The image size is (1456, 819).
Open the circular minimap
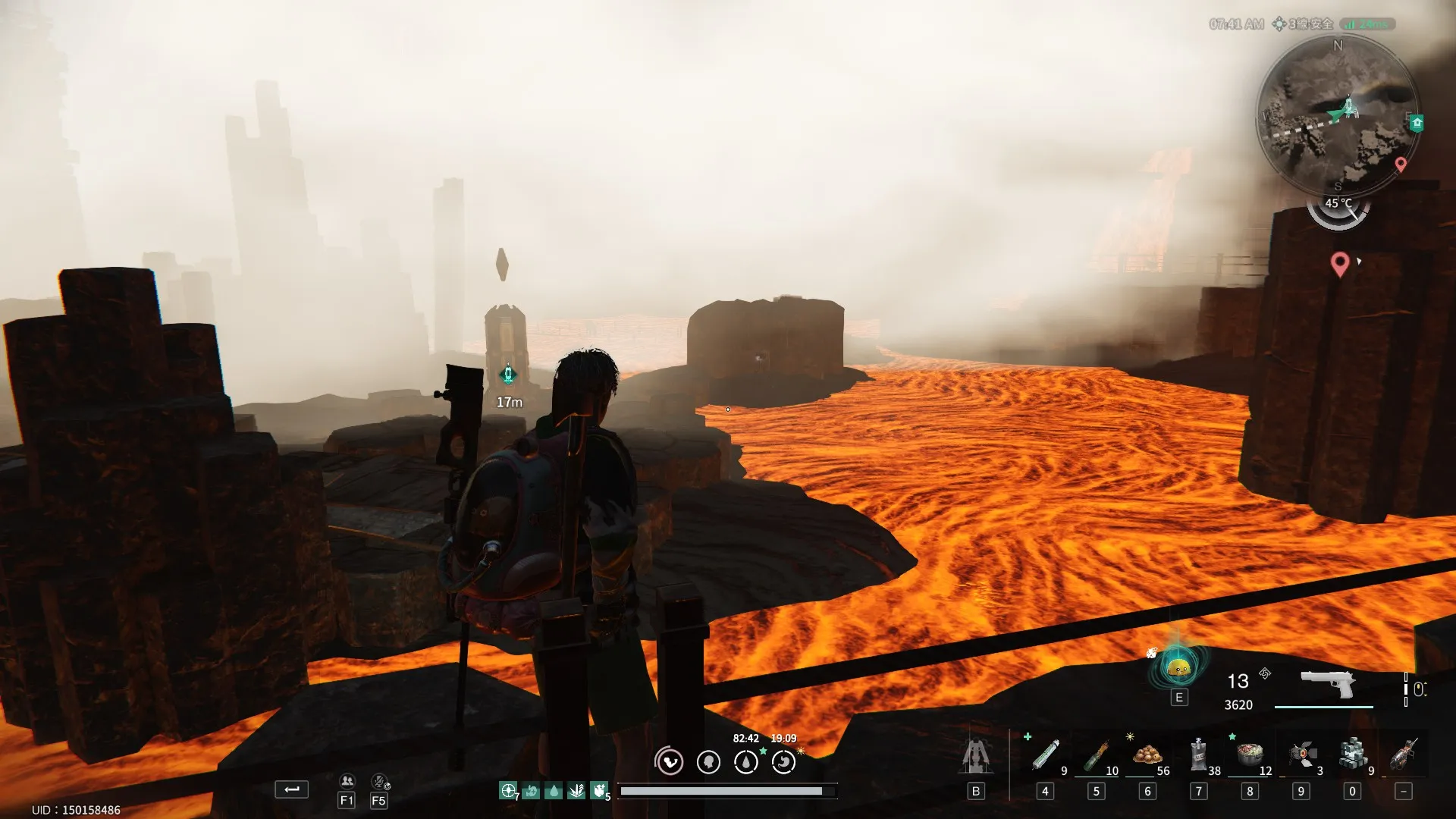coord(1337,115)
